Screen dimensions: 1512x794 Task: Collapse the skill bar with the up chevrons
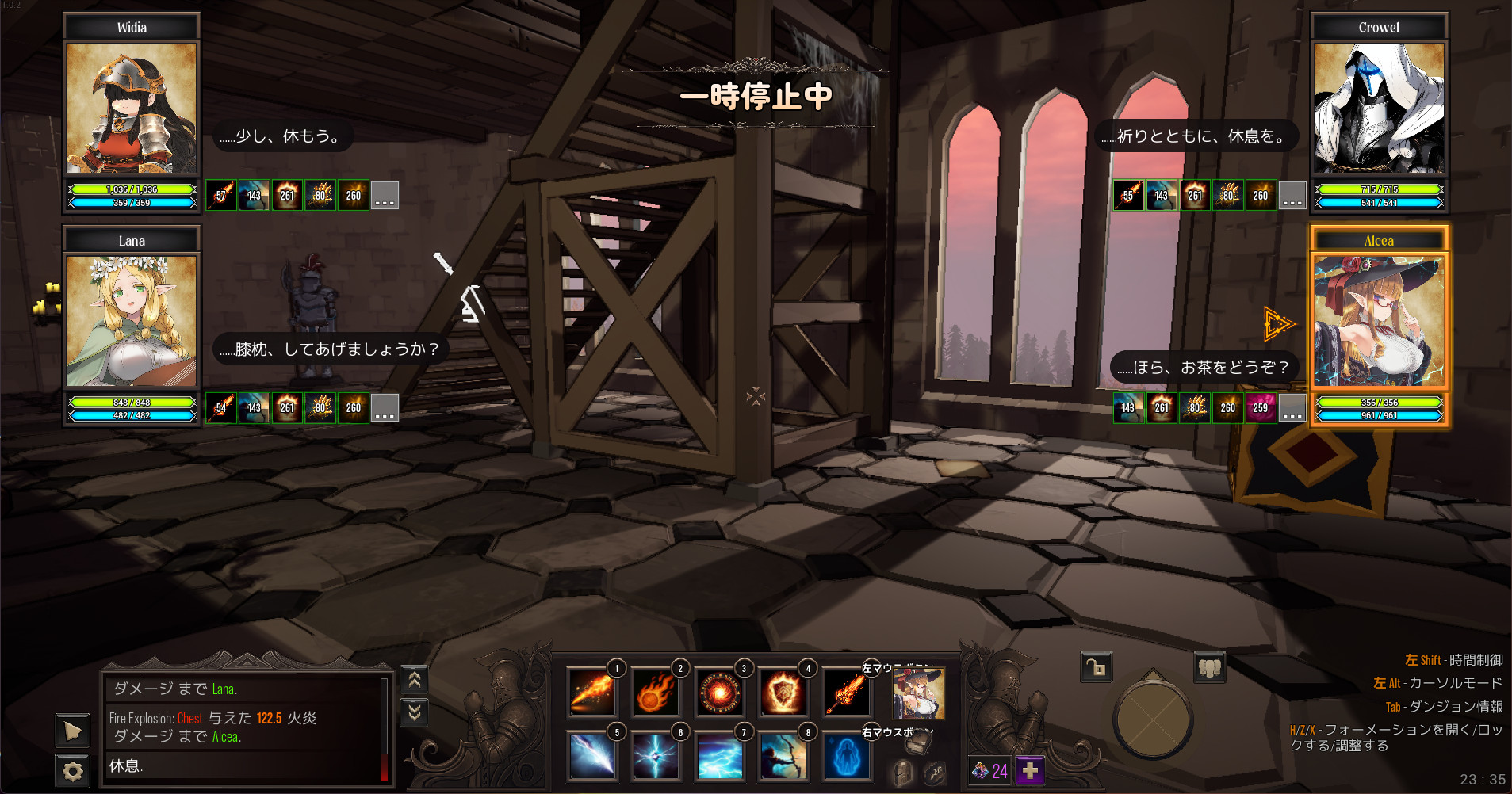[x=414, y=679]
